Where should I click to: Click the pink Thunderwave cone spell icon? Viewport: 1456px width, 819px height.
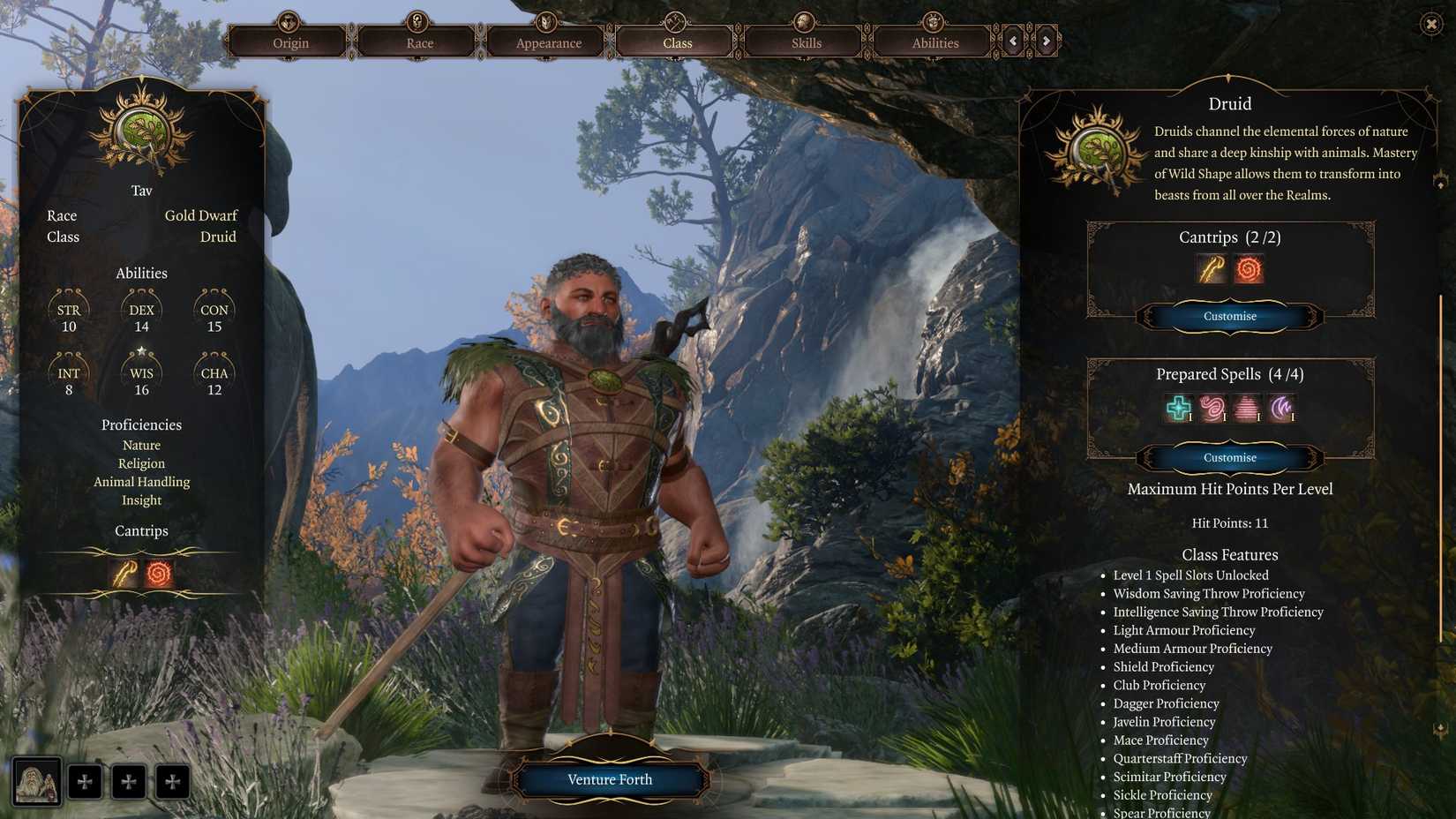click(1248, 408)
